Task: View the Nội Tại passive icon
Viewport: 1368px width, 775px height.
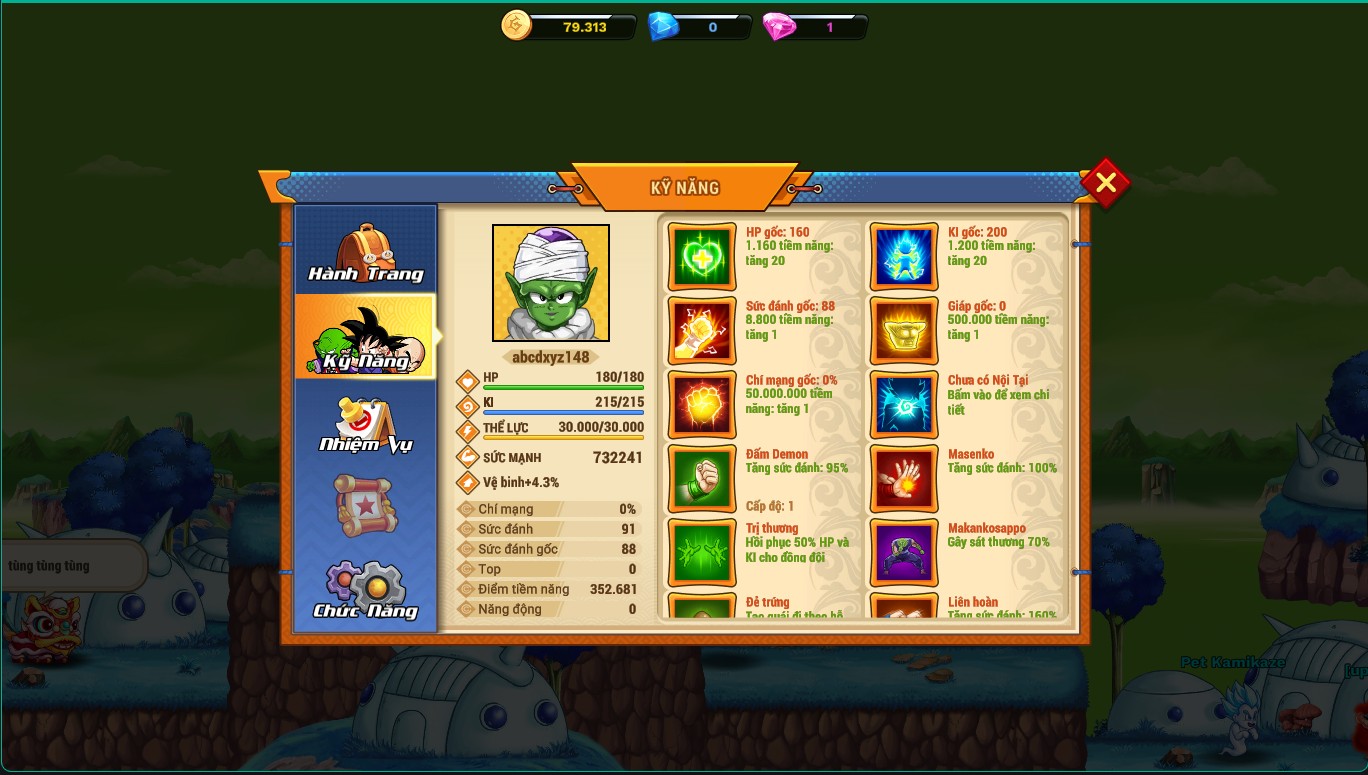Action: (x=904, y=405)
